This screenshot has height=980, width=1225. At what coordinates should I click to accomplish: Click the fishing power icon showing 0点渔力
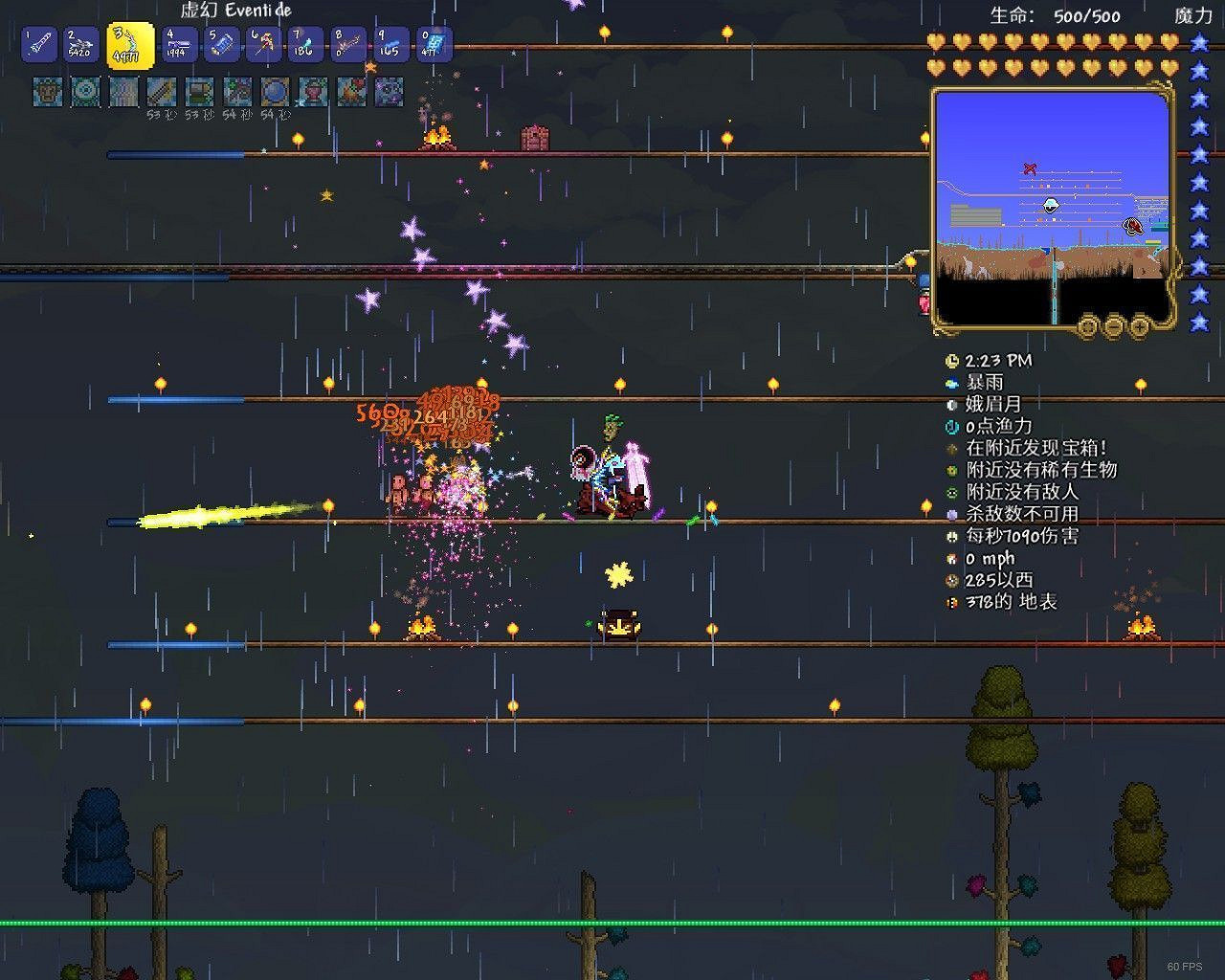(x=951, y=427)
